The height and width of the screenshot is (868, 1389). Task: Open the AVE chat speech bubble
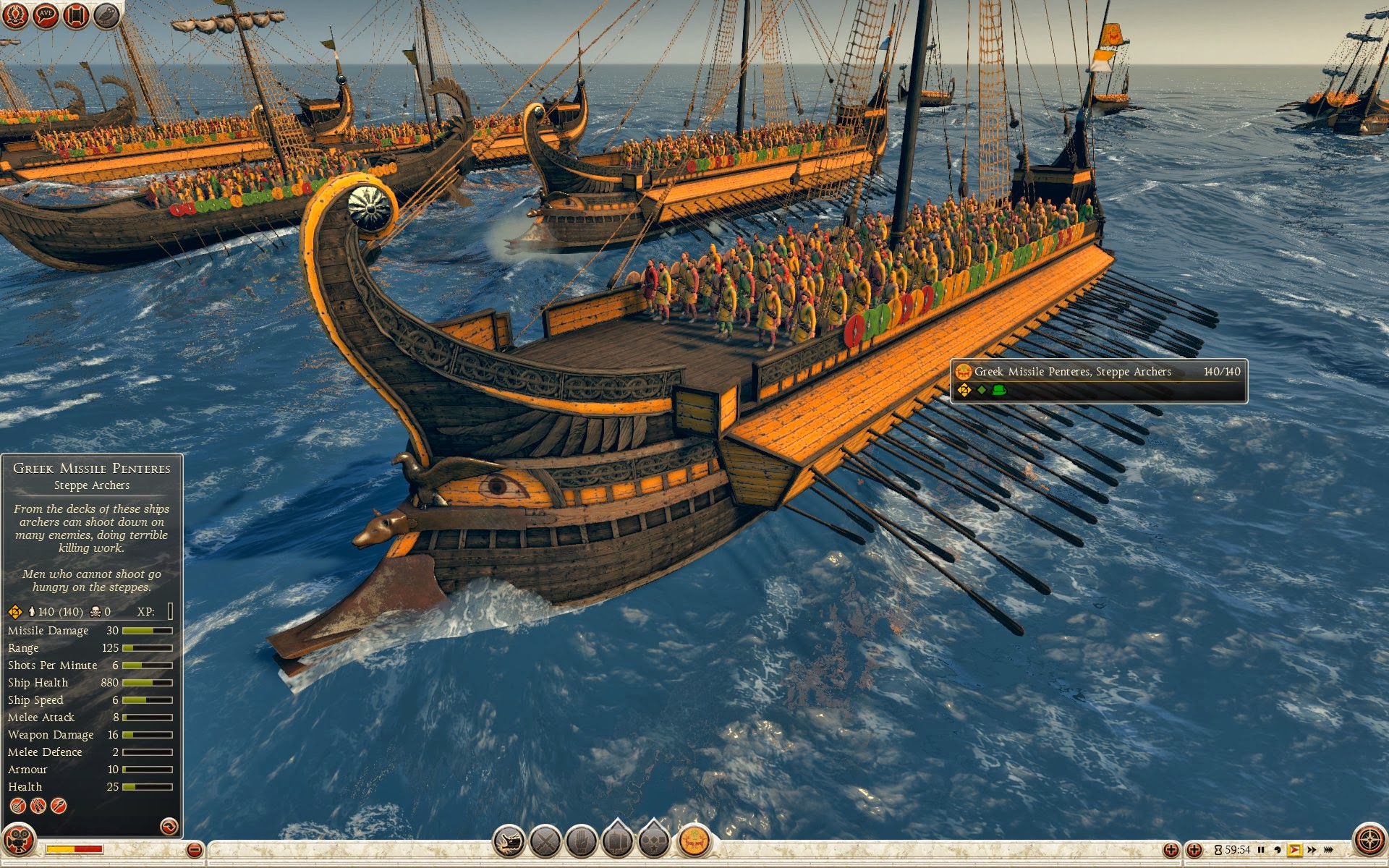pos(46,15)
